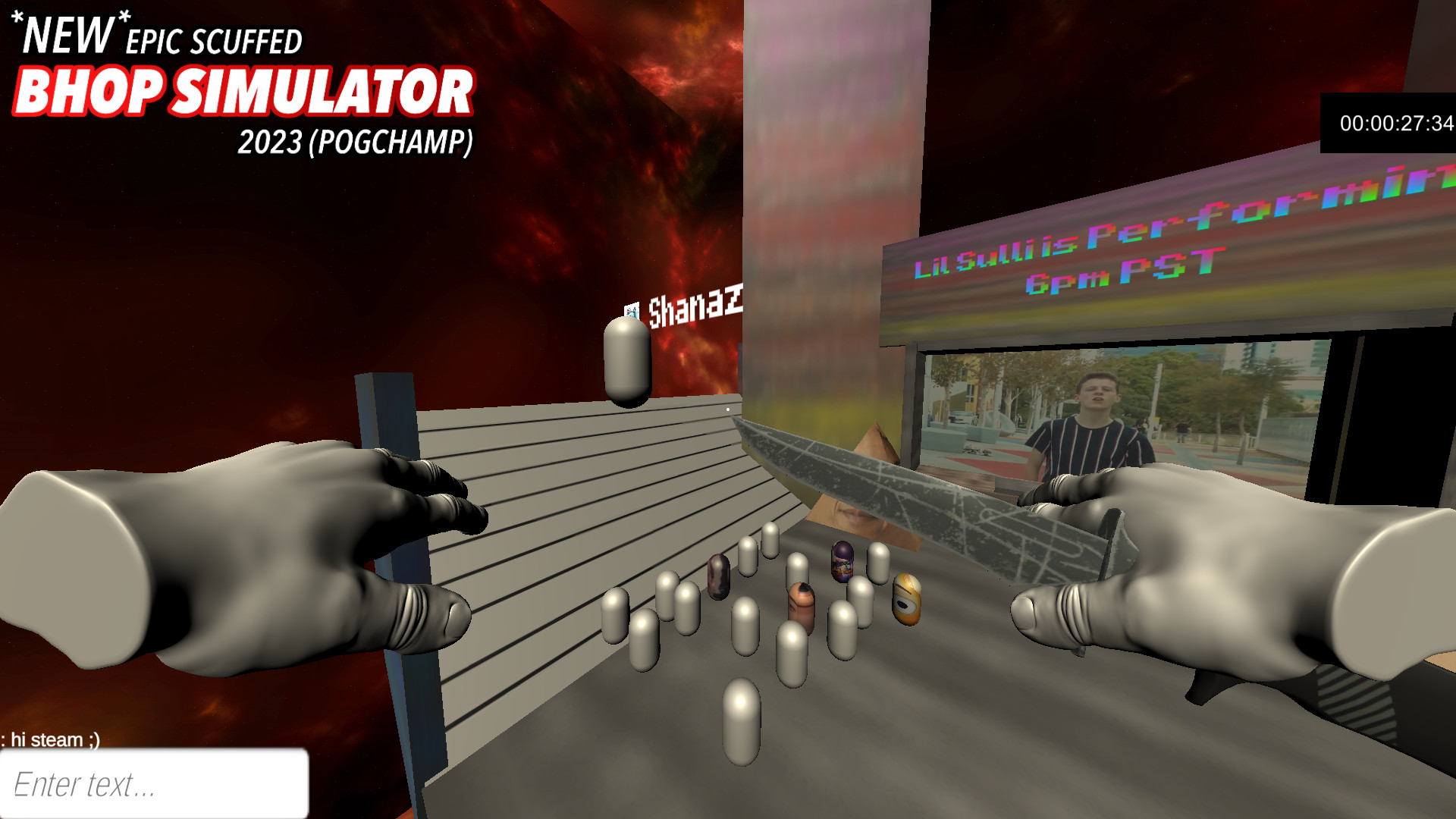The image size is (1456, 819).
Task: Click Shanaz's Steam avatar badge
Action: 630,311
